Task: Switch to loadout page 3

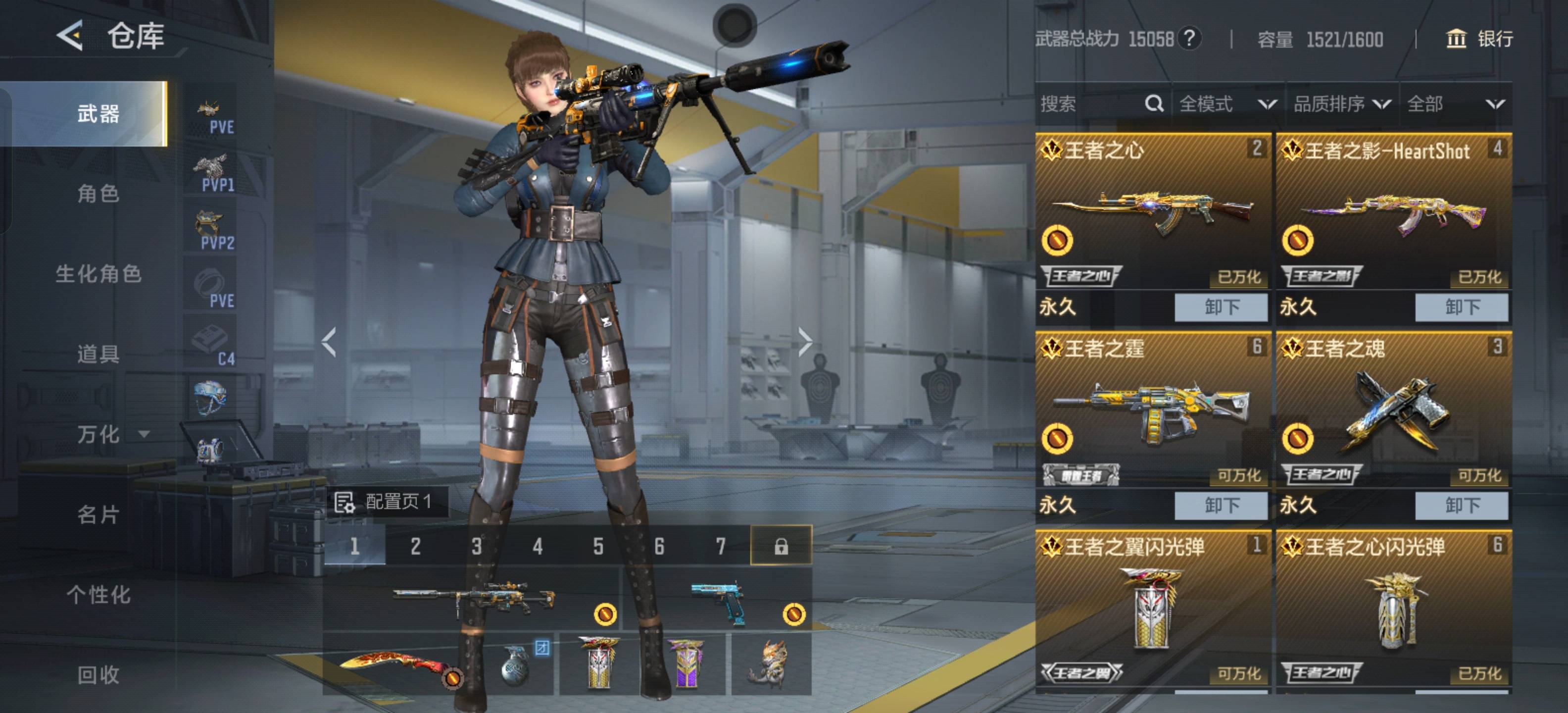Action: click(x=476, y=546)
